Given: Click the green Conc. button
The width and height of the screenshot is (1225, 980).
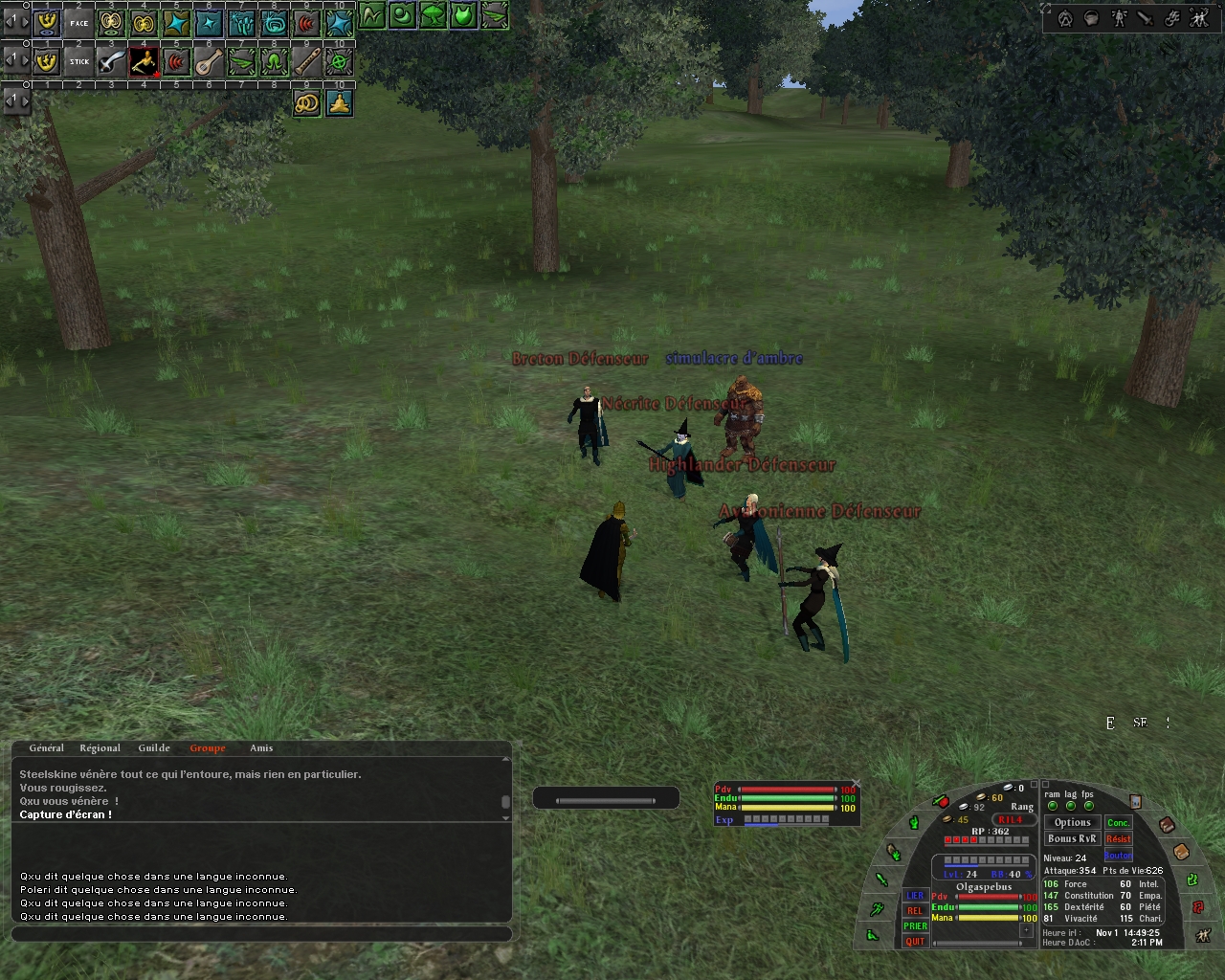Looking at the screenshot, I should click(1118, 823).
